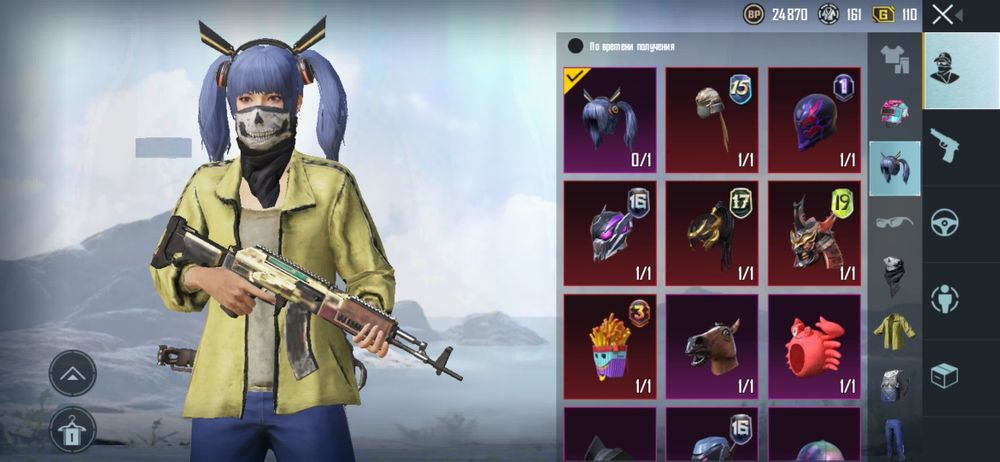Image resolution: width=1000 pixels, height=462 pixels.
Task: Show the shirt and pants outfit sets category
Action: (893, 59)
